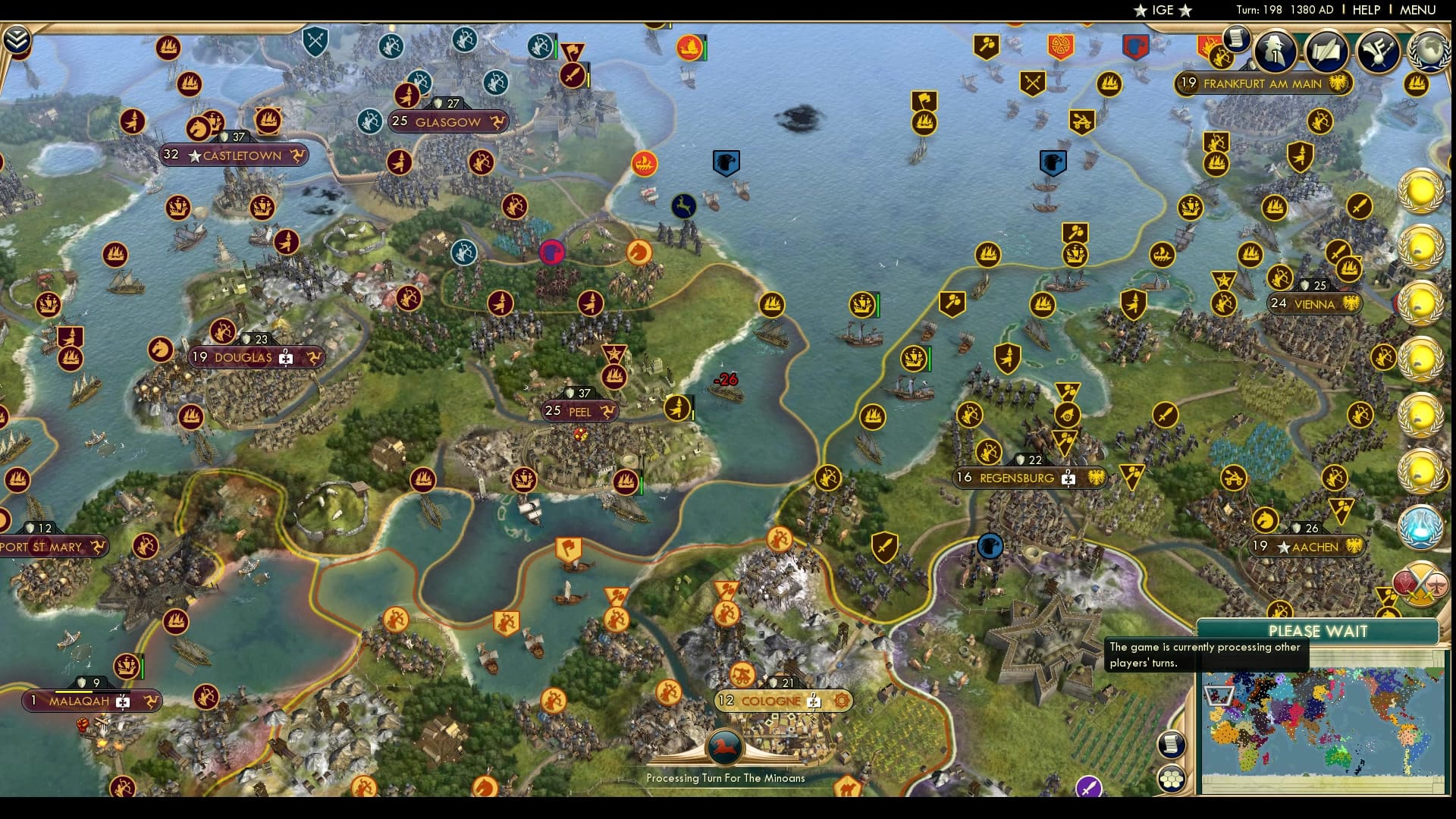
Task: Open the Espionage overview spy icon
Action: pyautogui.click(x=1275, y=52)
